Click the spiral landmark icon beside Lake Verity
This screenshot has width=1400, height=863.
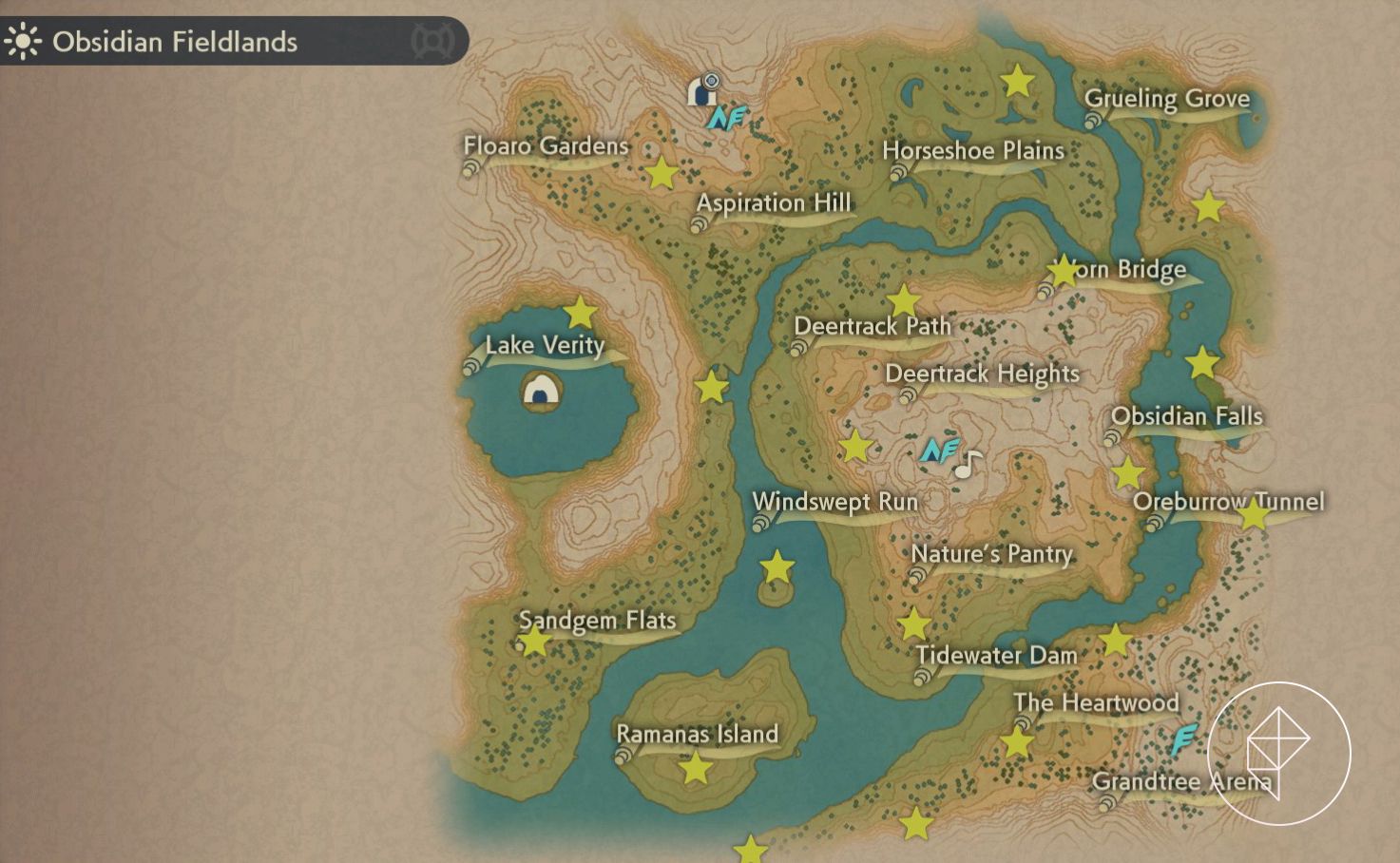tap(472, 361)
